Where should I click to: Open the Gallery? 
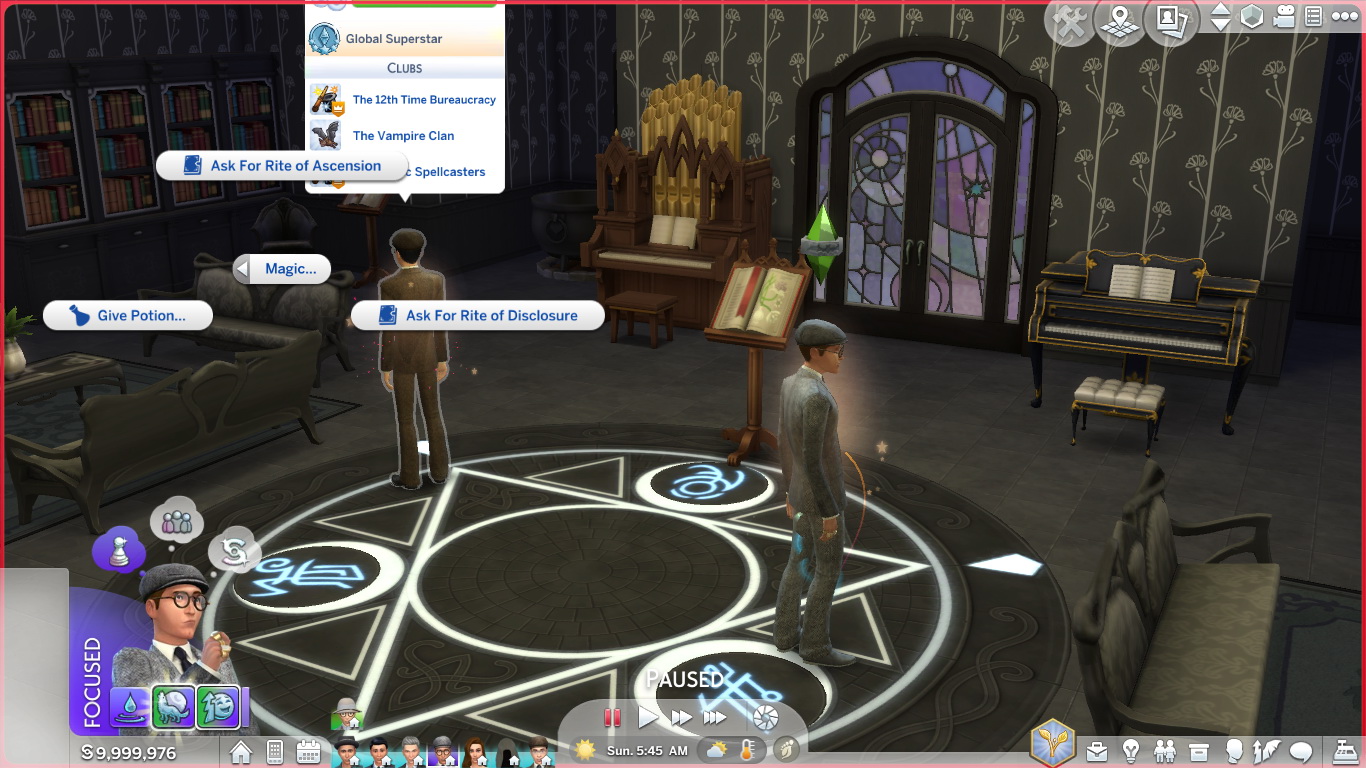click(1171, 20)
